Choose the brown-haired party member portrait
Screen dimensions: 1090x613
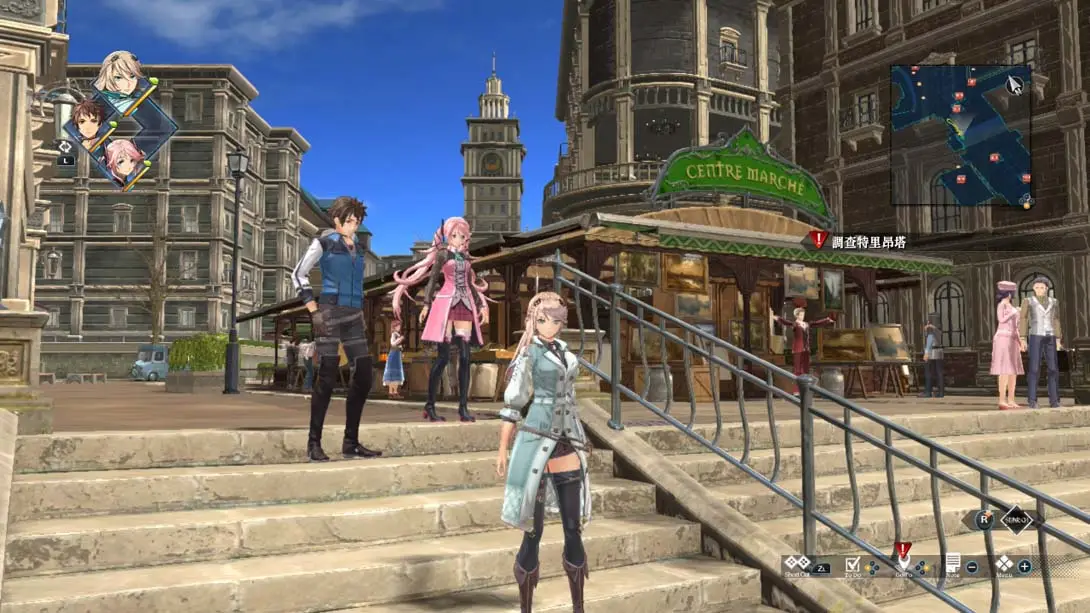point(88,121)
